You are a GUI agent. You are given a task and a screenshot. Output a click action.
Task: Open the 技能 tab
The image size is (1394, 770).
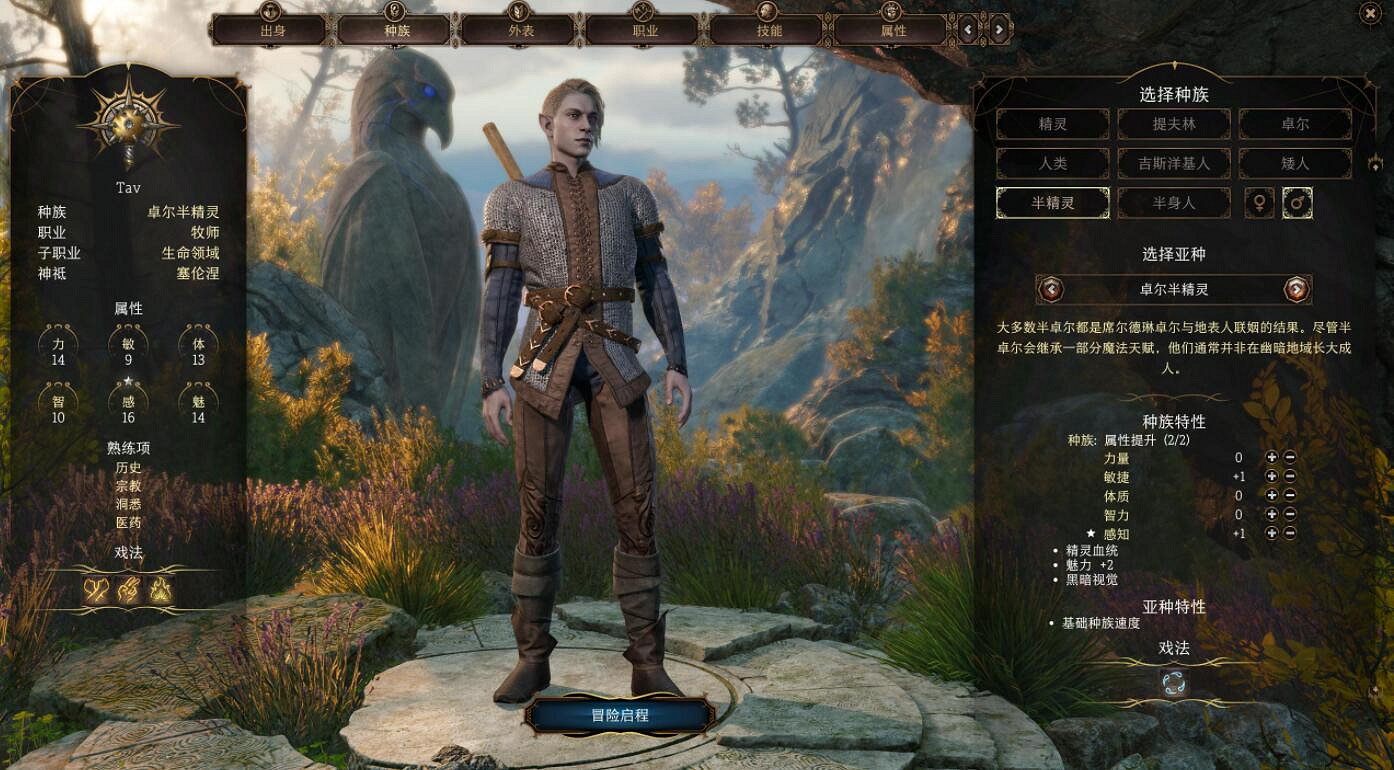769,30
